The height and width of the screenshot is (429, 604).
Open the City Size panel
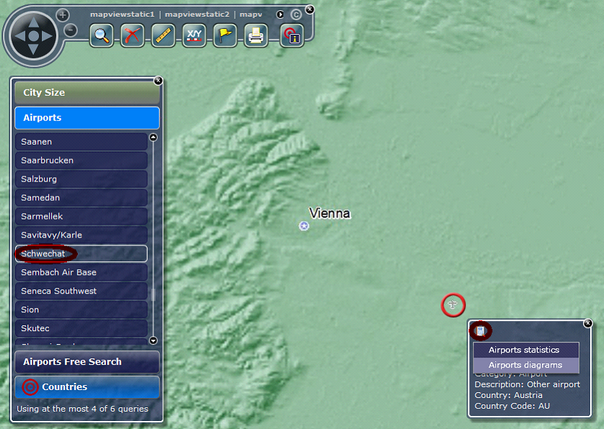[x=86, y=93]
